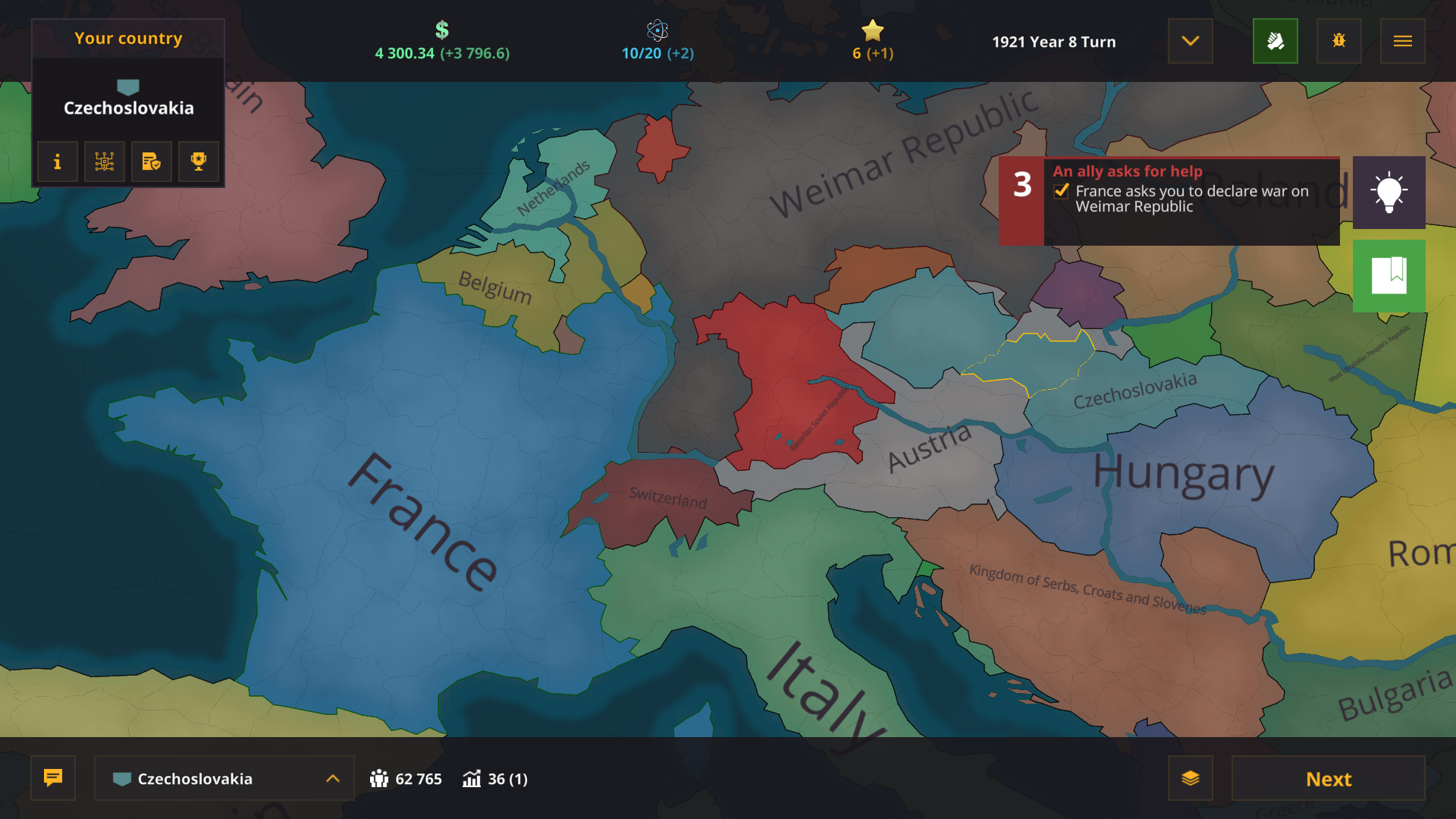Open the trophy achievements panel

198,162
